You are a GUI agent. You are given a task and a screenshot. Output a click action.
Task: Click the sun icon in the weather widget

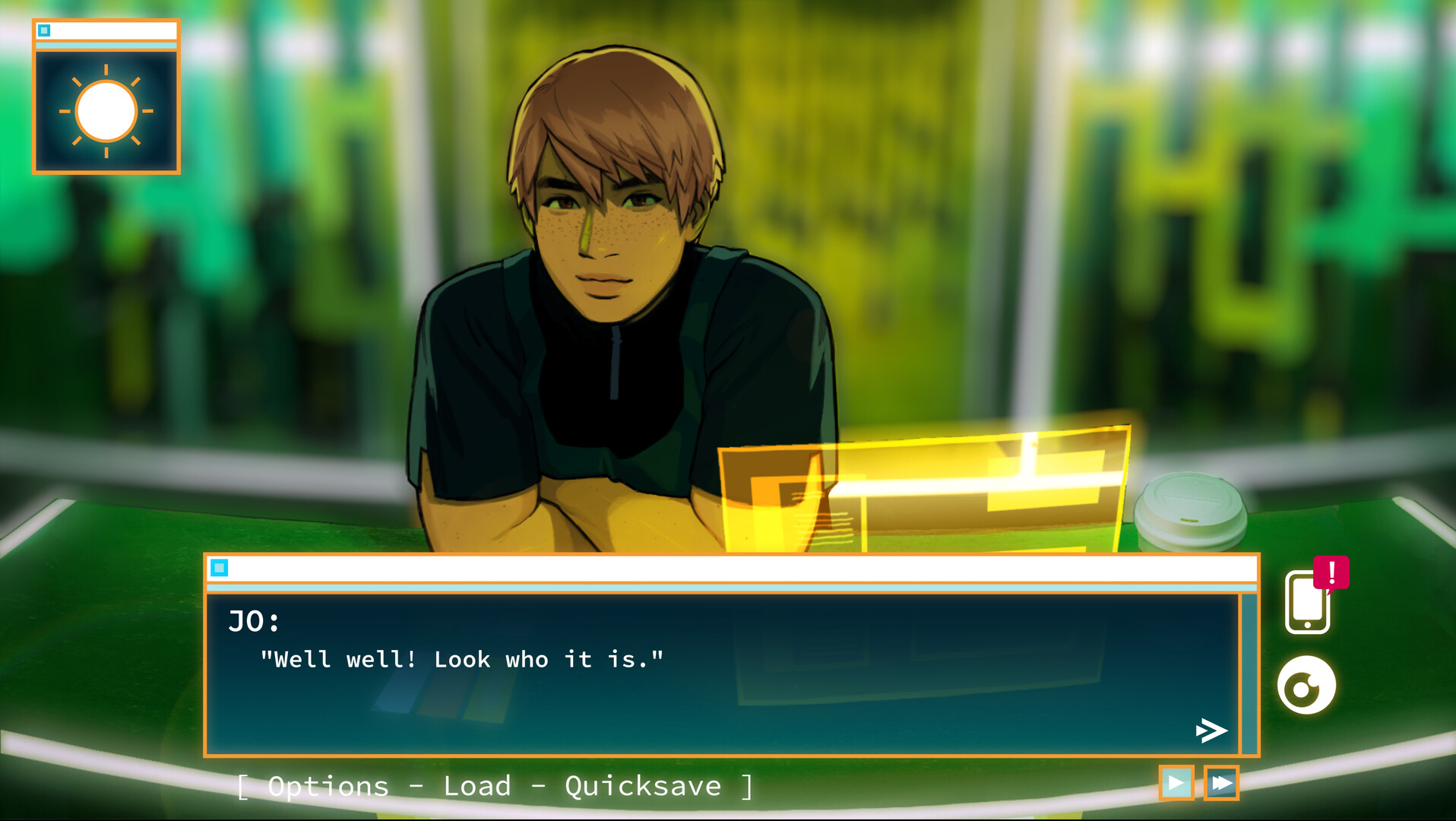click(x=106, y=111)
